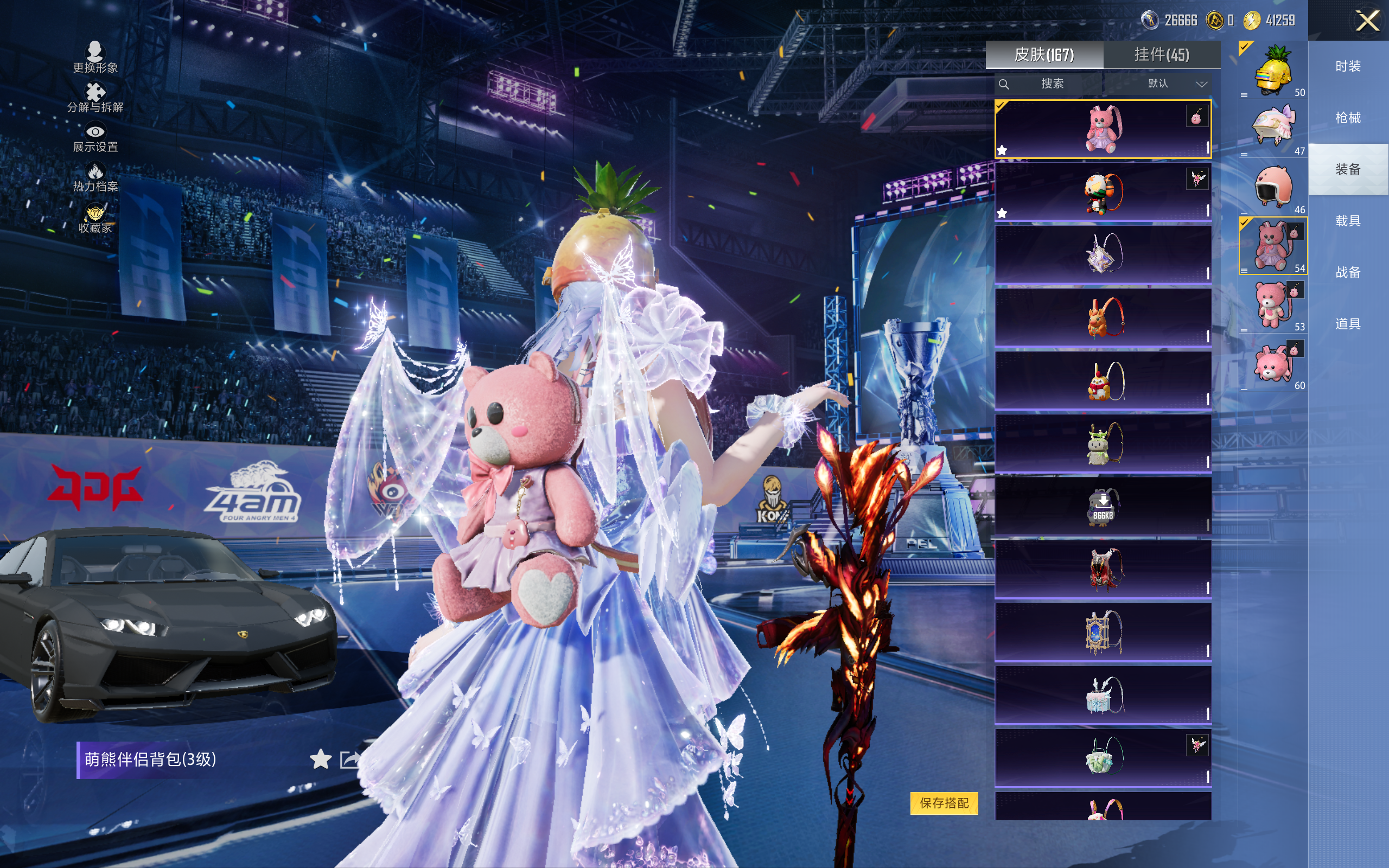Show the 热力档案 heat profile
Viewport: 1389px width, 868px height.
pos(95,177)
